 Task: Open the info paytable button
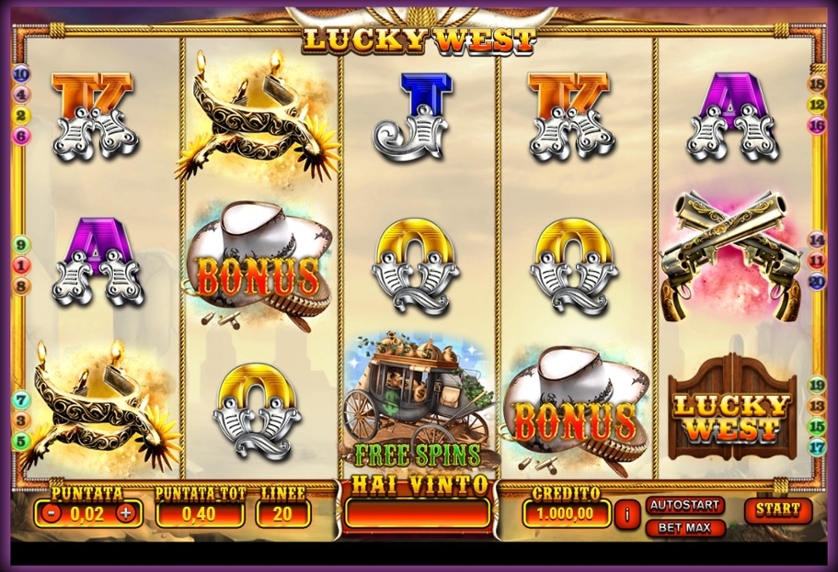(x=627, y=514)
